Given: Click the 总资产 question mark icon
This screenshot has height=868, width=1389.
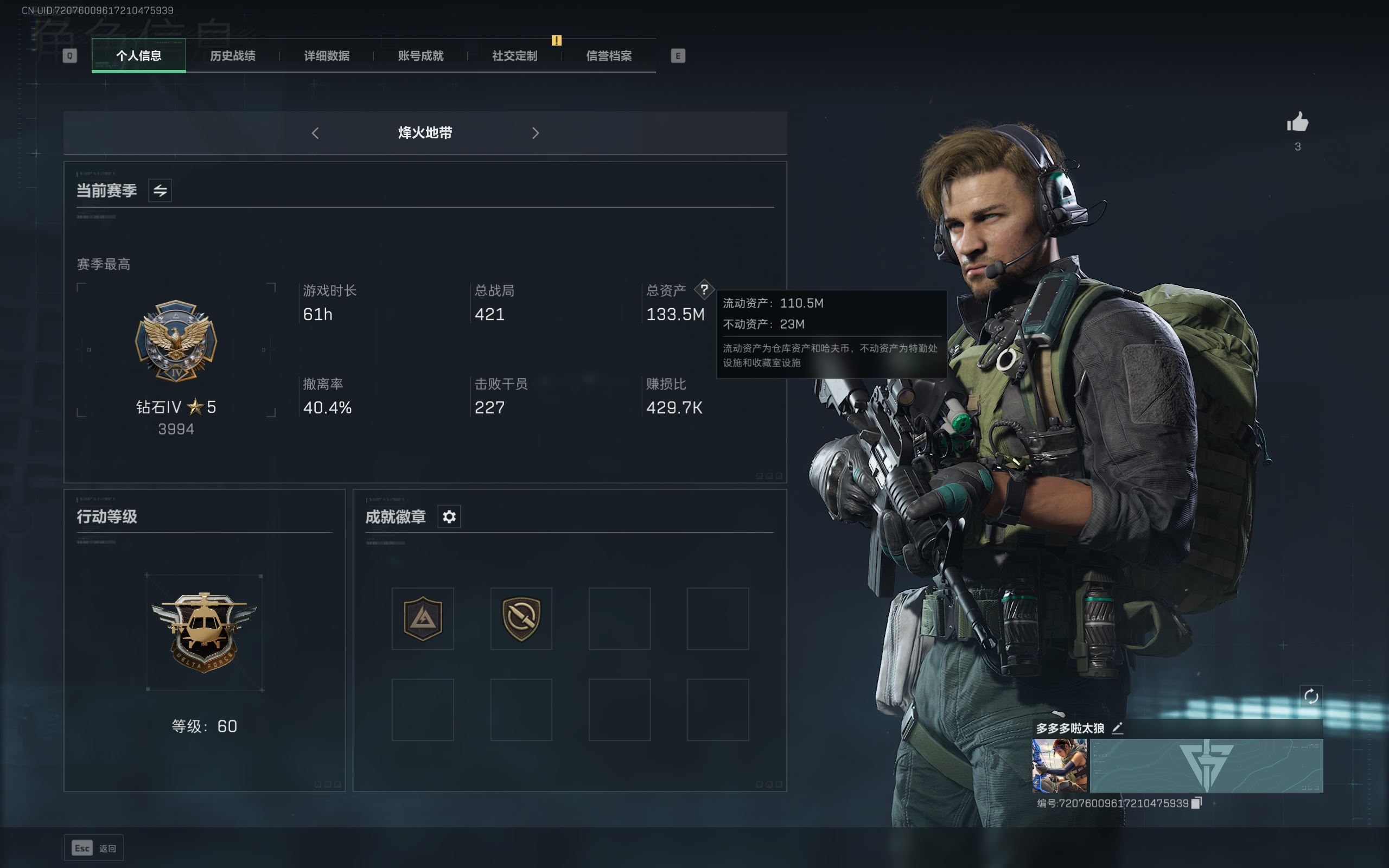Looking at the screenshot, I should click(x=704, y=289).
